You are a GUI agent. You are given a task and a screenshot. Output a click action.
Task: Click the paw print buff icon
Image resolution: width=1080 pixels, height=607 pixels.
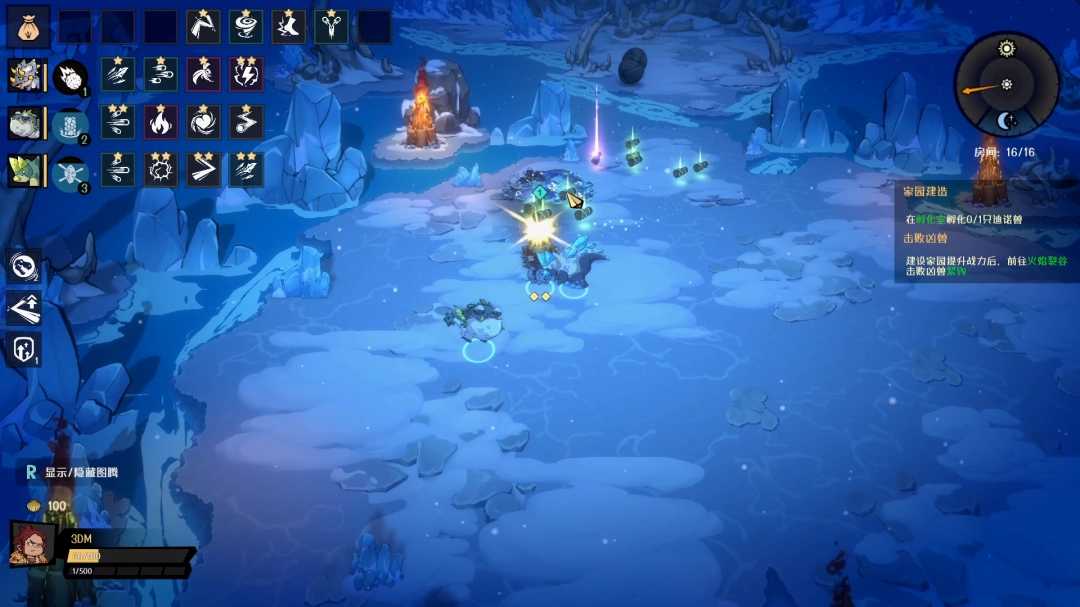(24, 267)
